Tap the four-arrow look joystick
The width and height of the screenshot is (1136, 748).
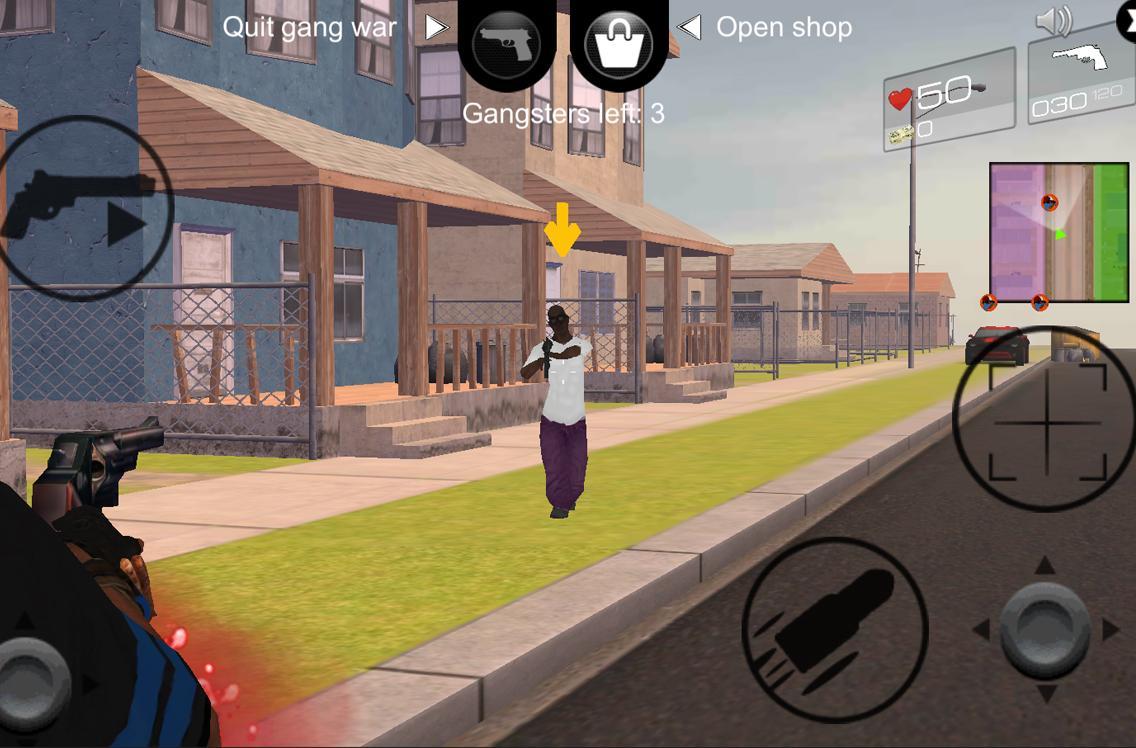(x=1045, y=630)
